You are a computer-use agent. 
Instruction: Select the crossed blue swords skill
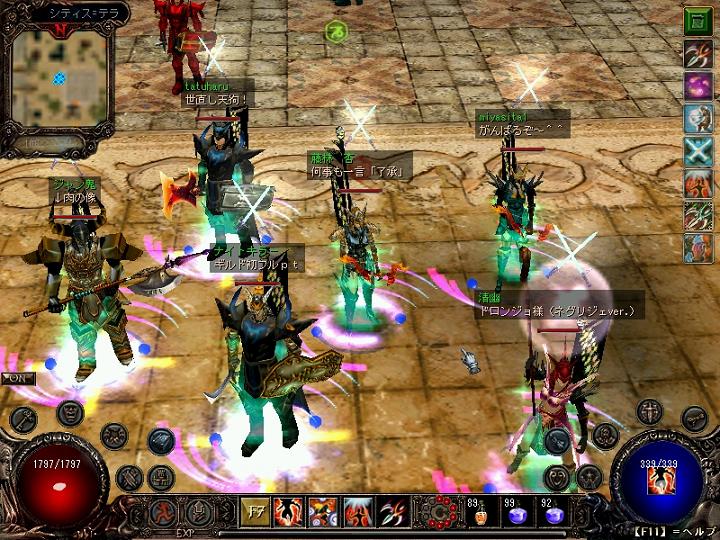tap(698, 151)
